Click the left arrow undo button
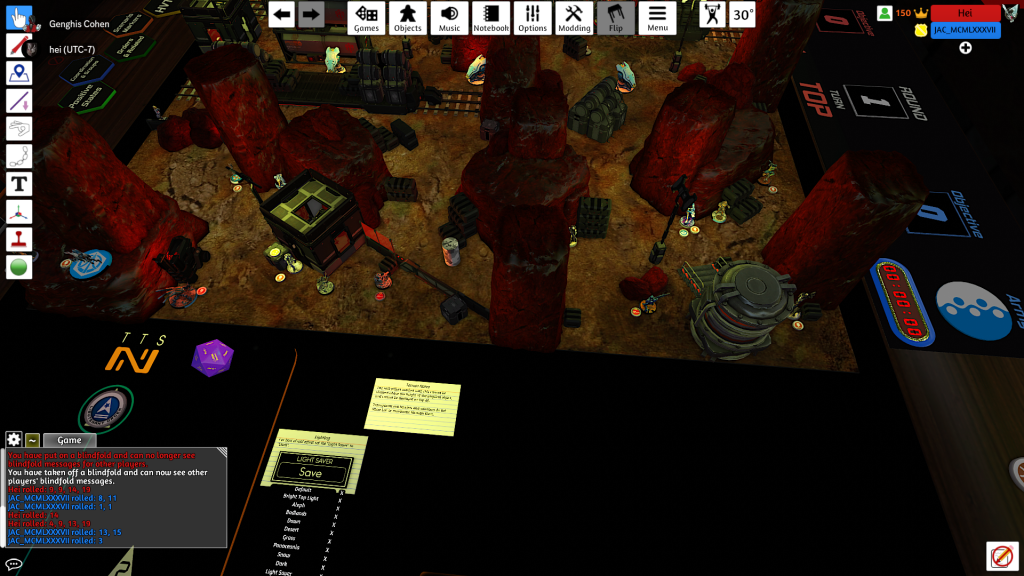1024x576 pixels. pyautogui.click(x=283, y=14)
